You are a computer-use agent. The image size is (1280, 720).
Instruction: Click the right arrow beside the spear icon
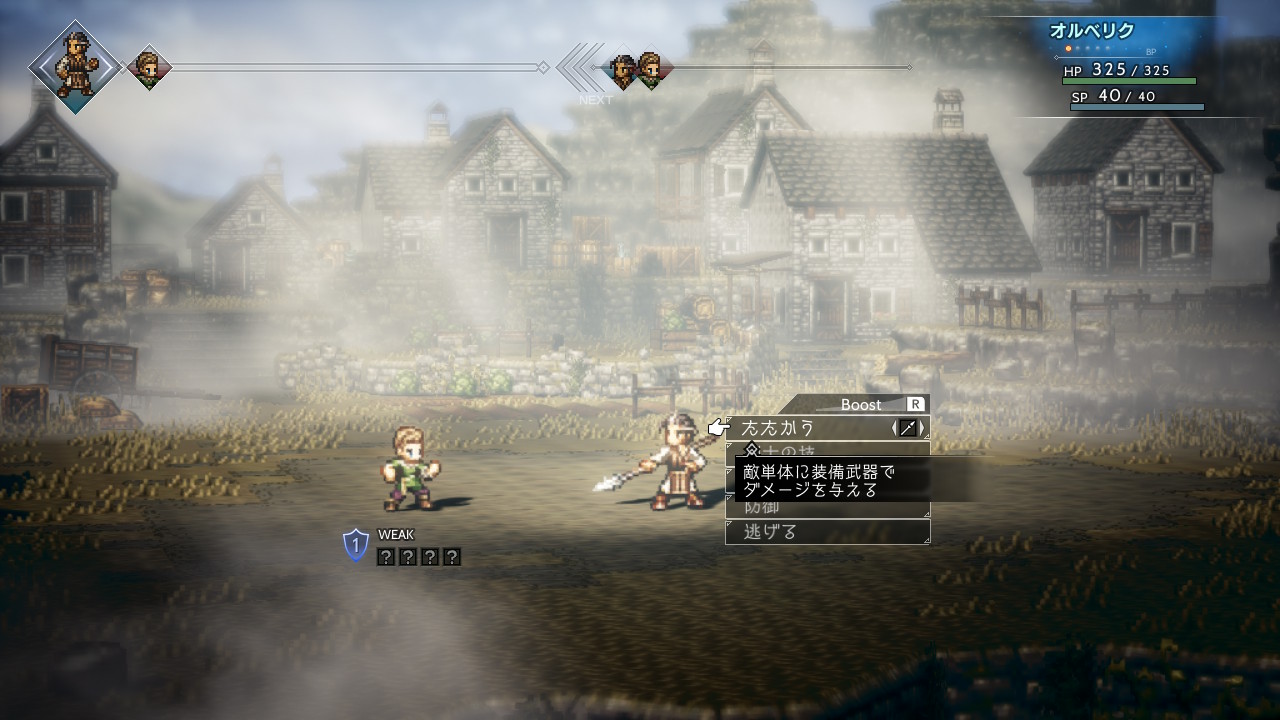(922, 429)
